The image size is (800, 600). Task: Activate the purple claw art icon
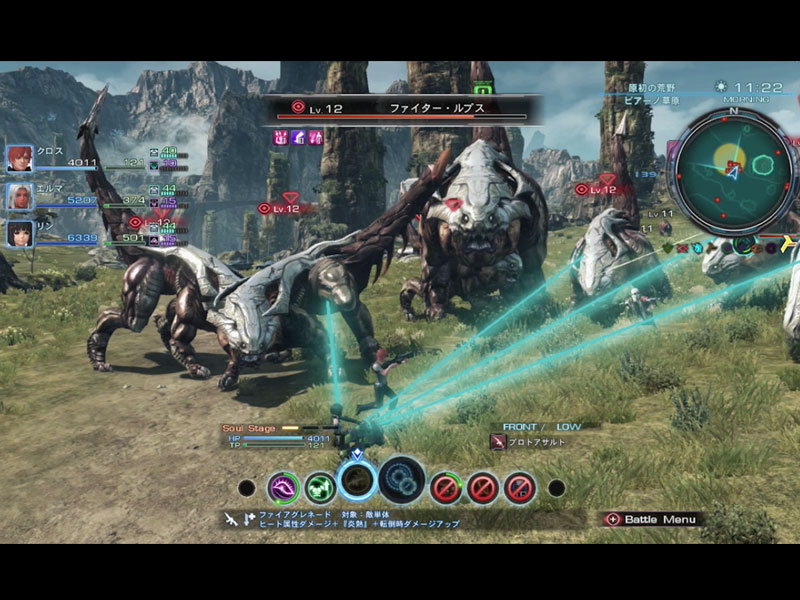pyautogui.click(x=284, y=487)
